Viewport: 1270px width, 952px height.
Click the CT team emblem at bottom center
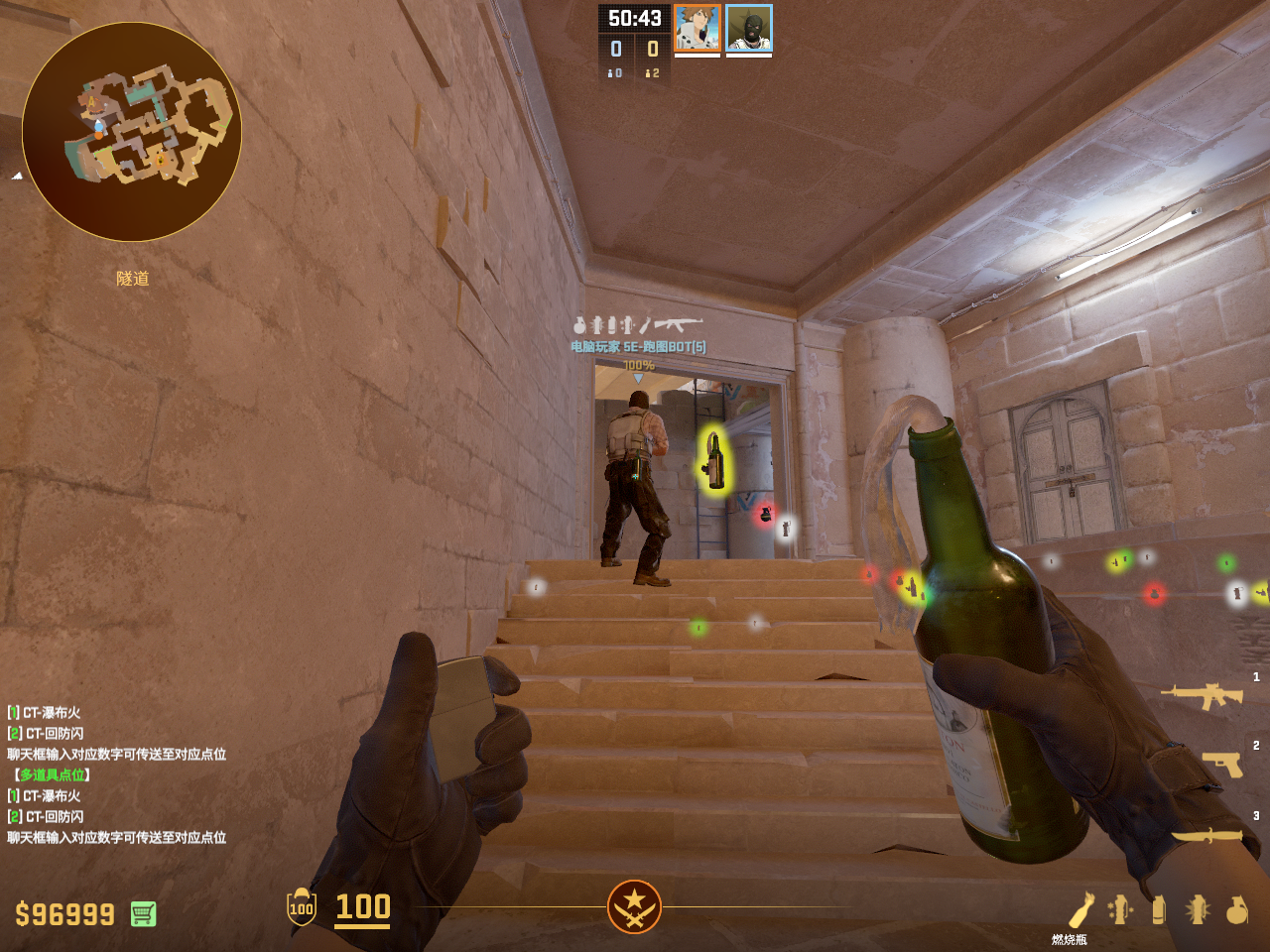(634, 906)
